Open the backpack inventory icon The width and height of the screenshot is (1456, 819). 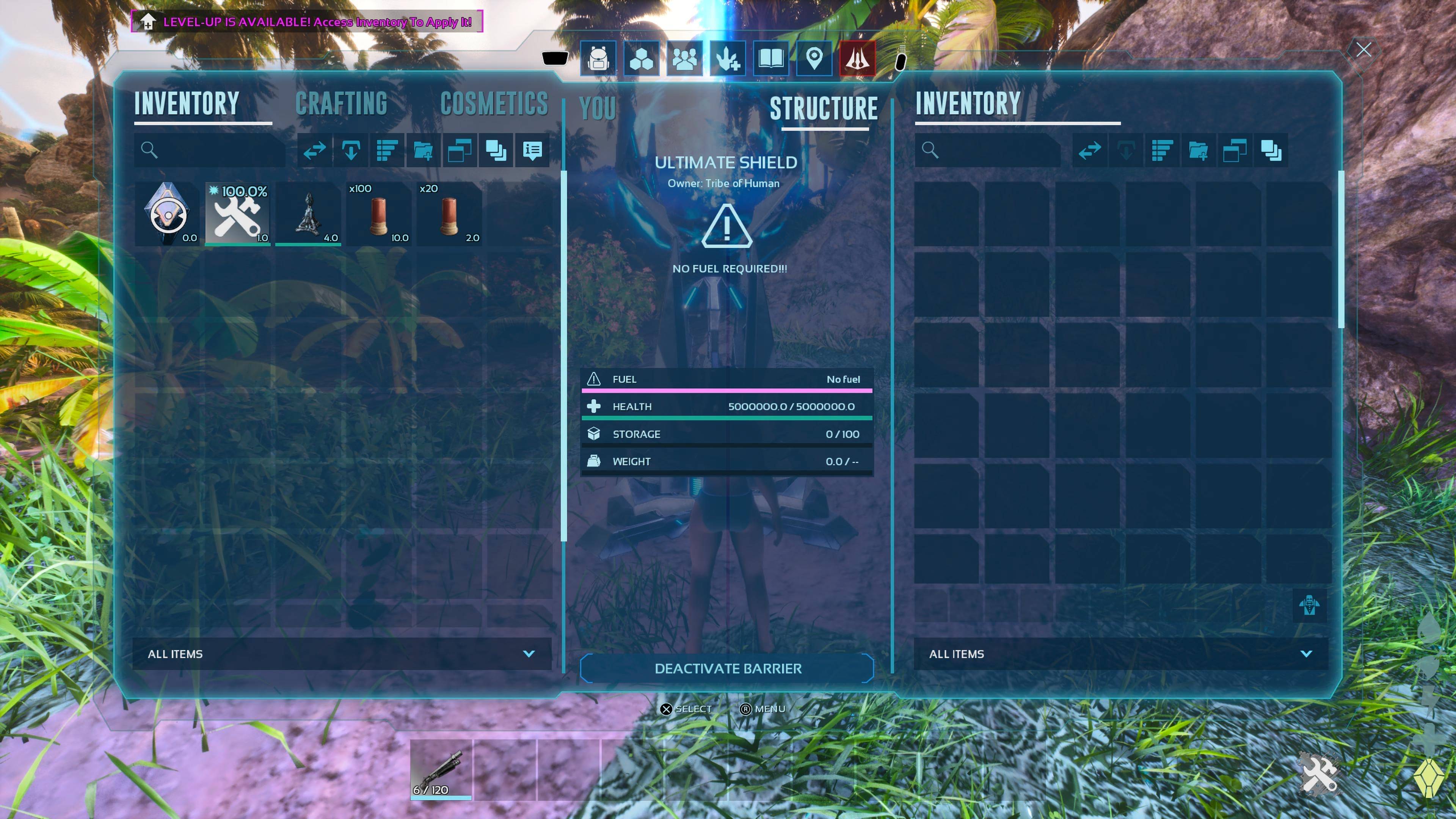click(598, 59)
